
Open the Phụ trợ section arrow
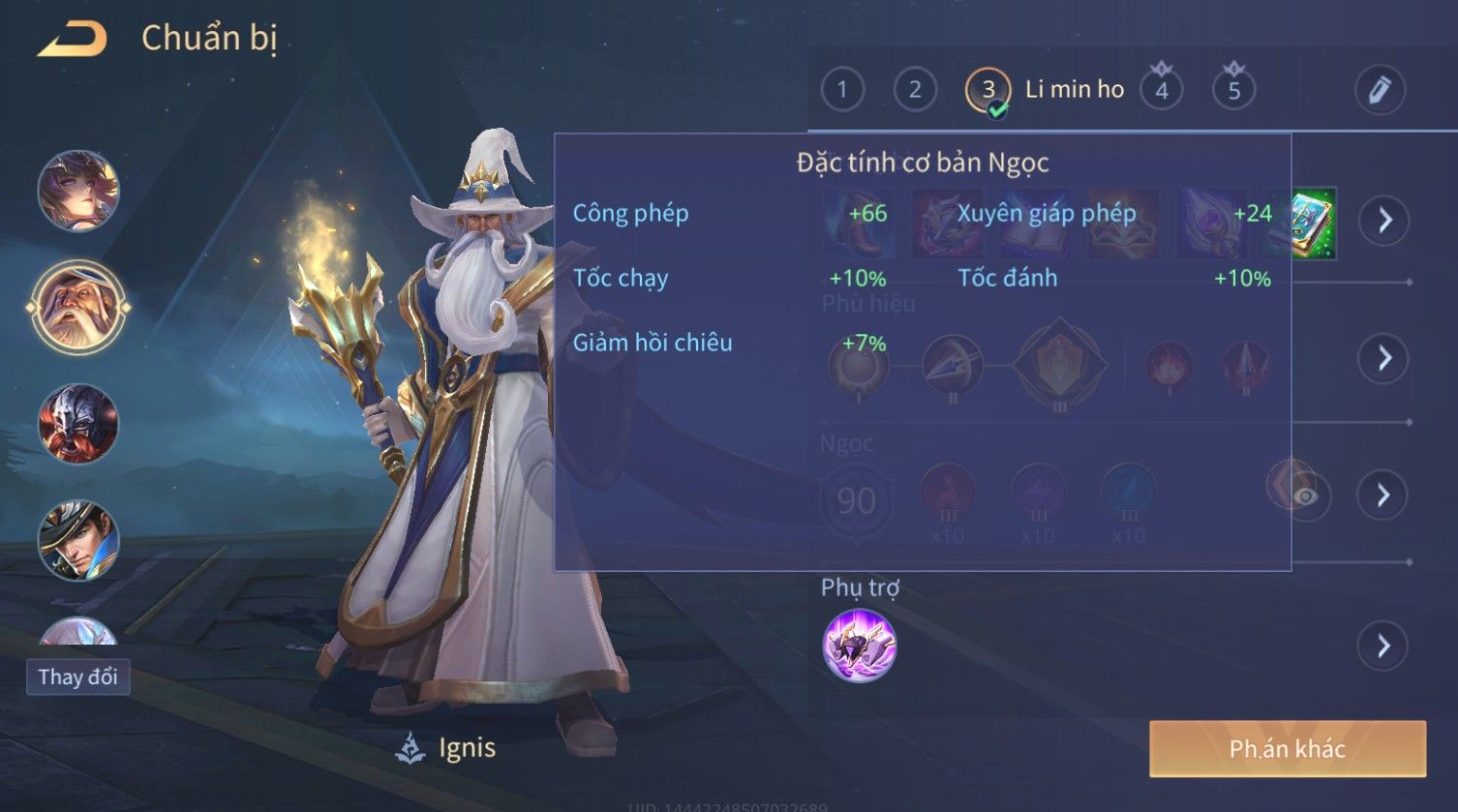coord(1384,646)
